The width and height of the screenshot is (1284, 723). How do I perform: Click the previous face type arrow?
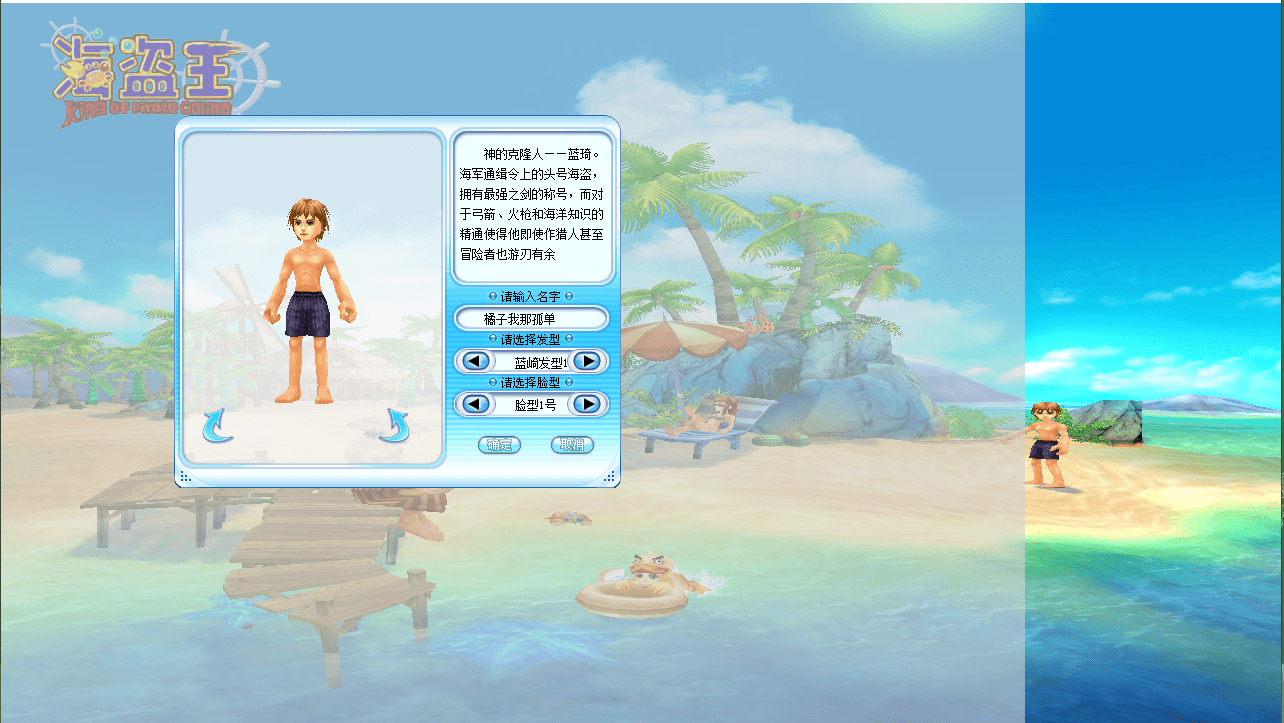point(474,404)
